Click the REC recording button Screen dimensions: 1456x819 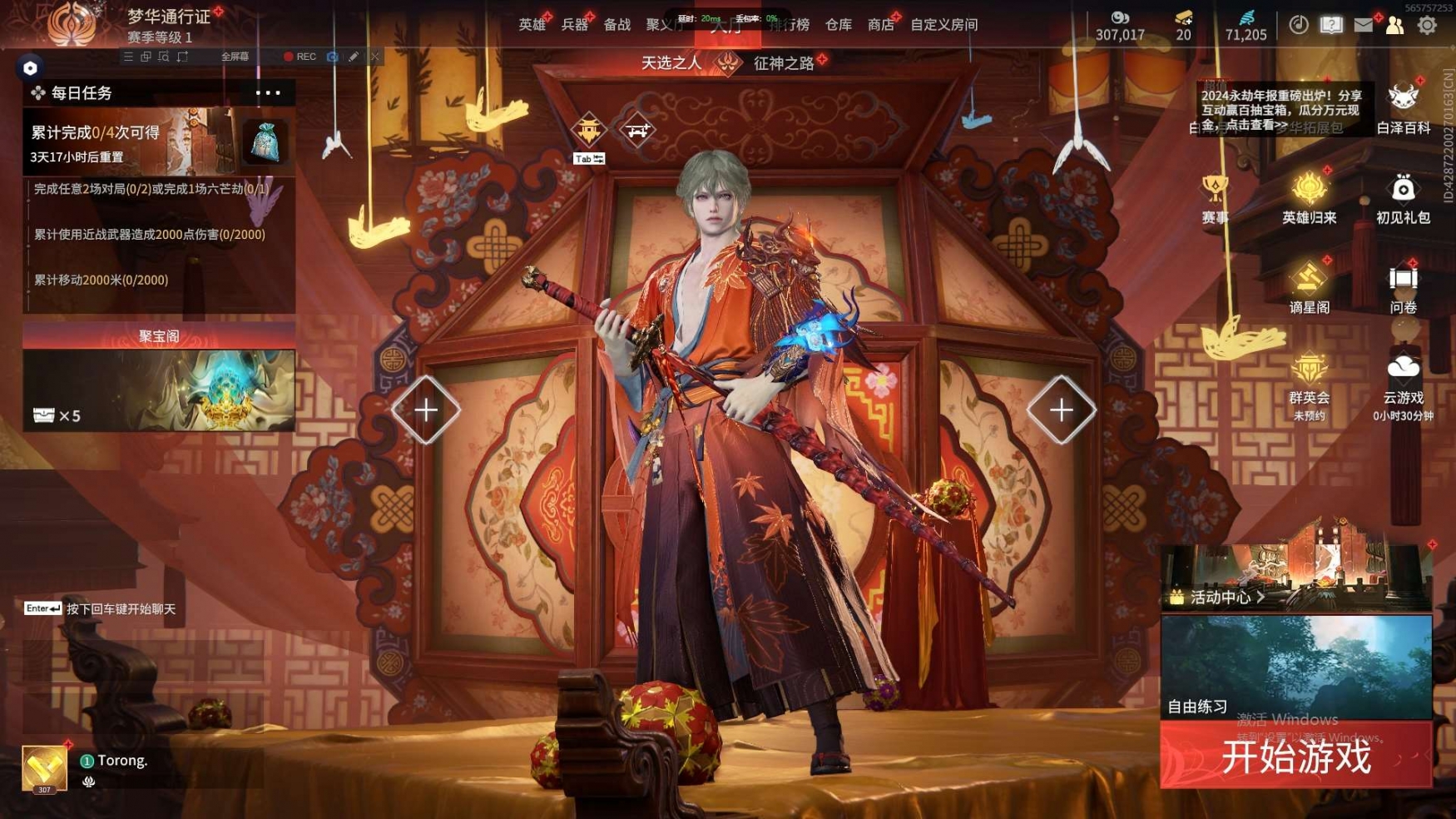pos(300,57)
